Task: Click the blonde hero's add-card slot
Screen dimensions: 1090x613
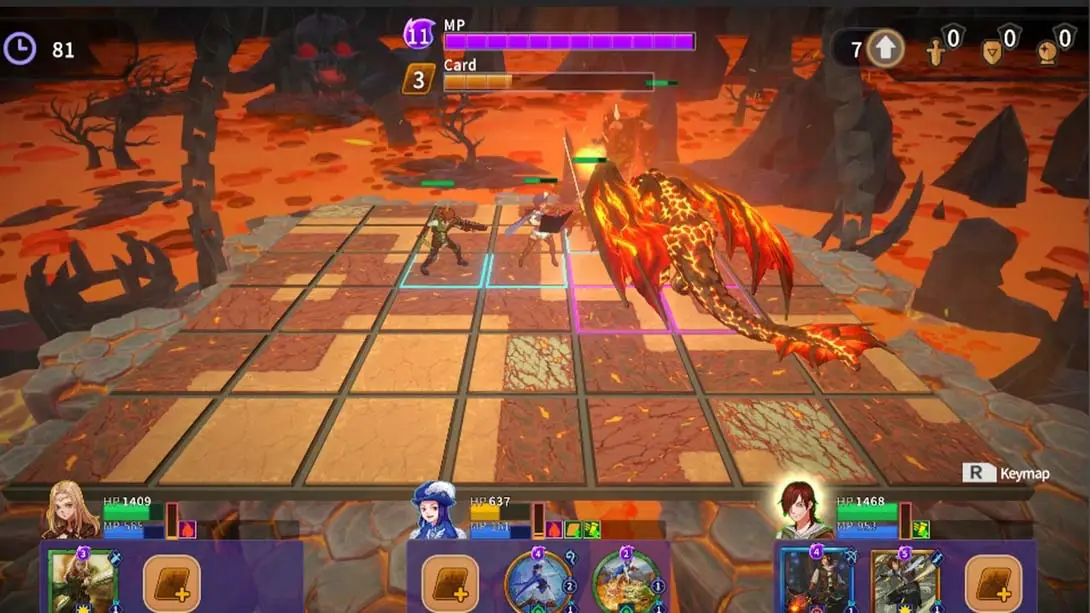Action: pyautogui.click(x=172, y=583)
